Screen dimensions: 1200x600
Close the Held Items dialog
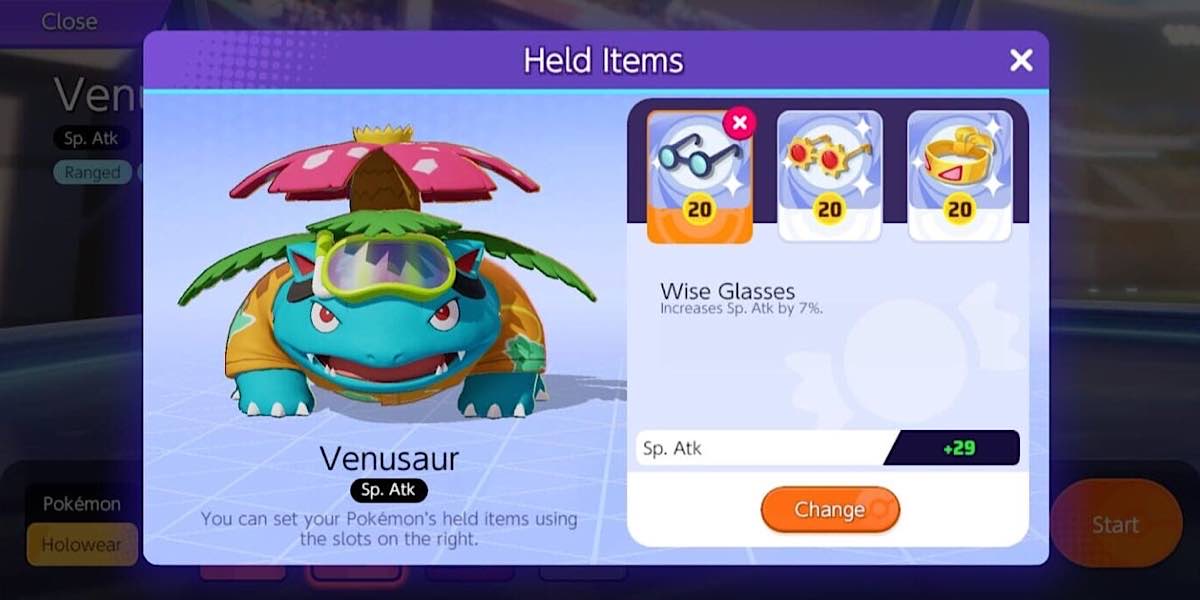tap(1020, 61)
